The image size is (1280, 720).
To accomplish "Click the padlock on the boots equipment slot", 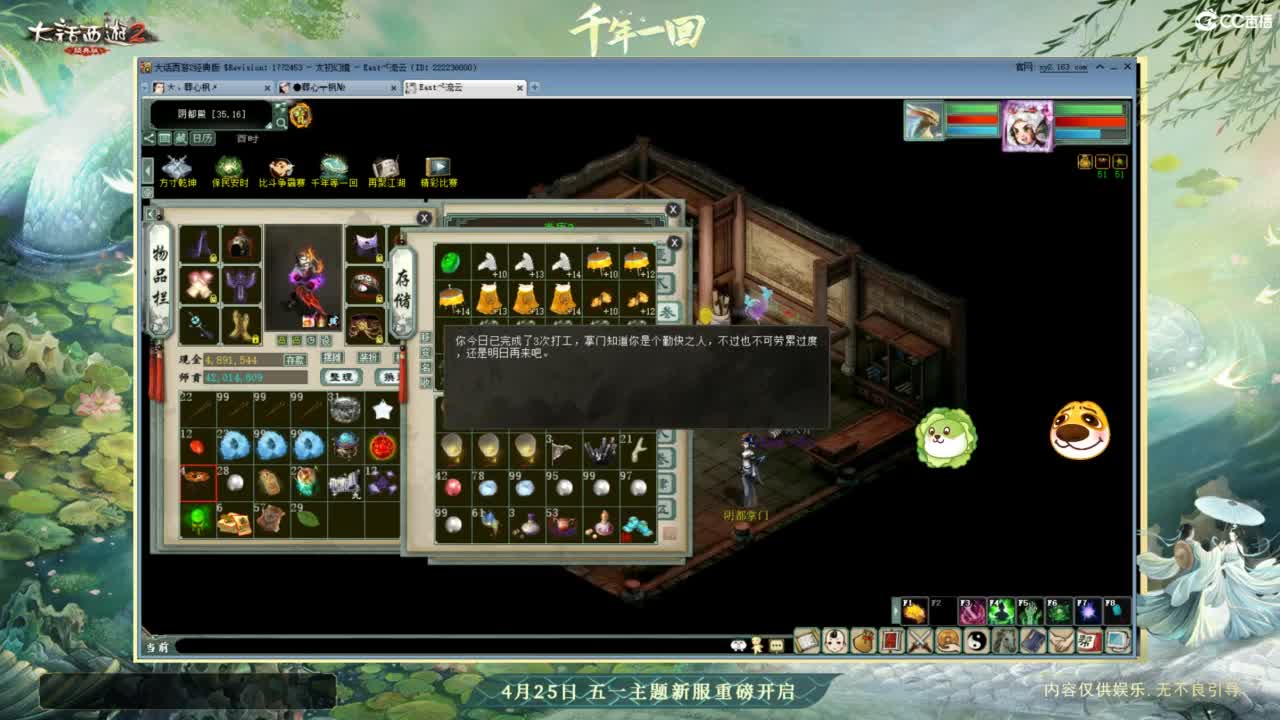I will (x=256, y=339).
